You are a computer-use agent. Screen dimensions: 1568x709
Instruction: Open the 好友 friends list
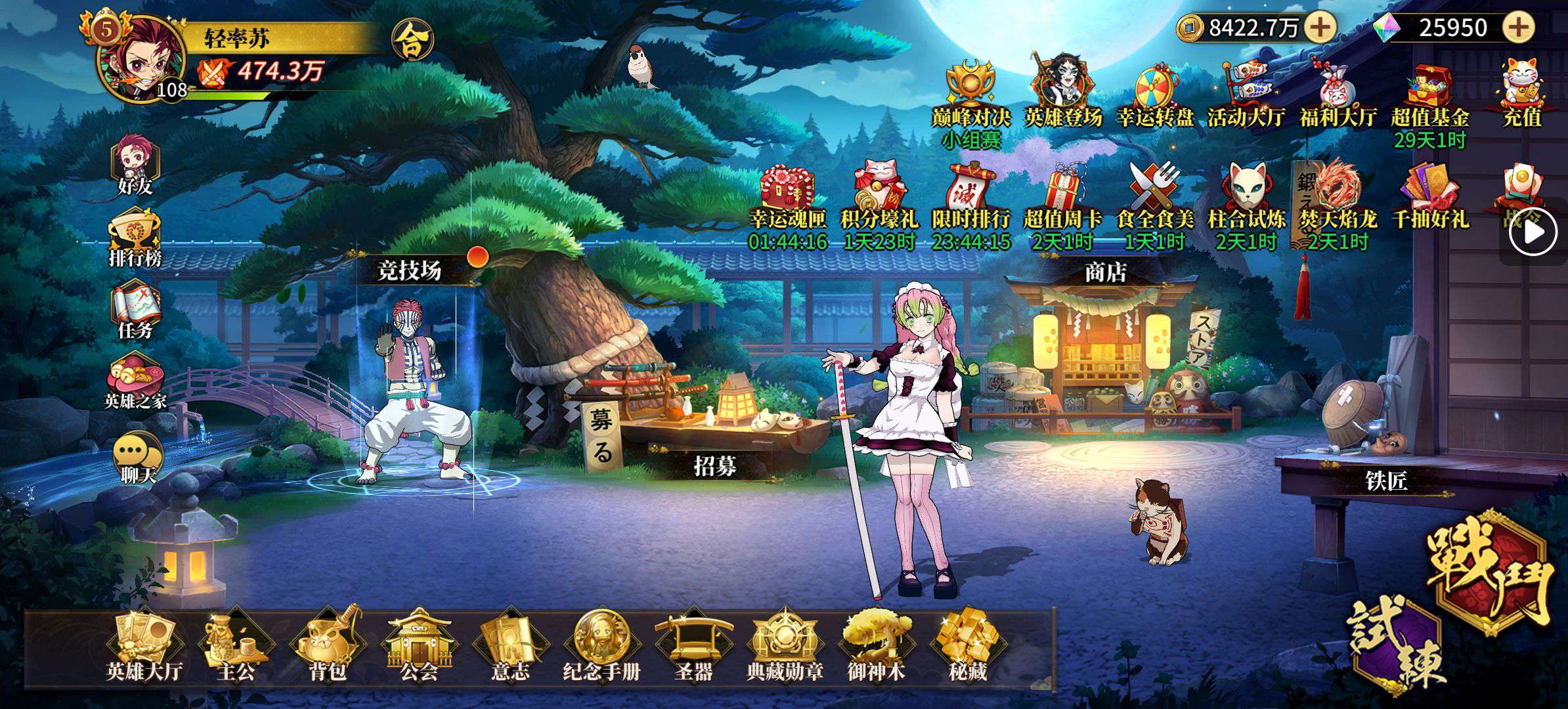click(x=135, y=165)
